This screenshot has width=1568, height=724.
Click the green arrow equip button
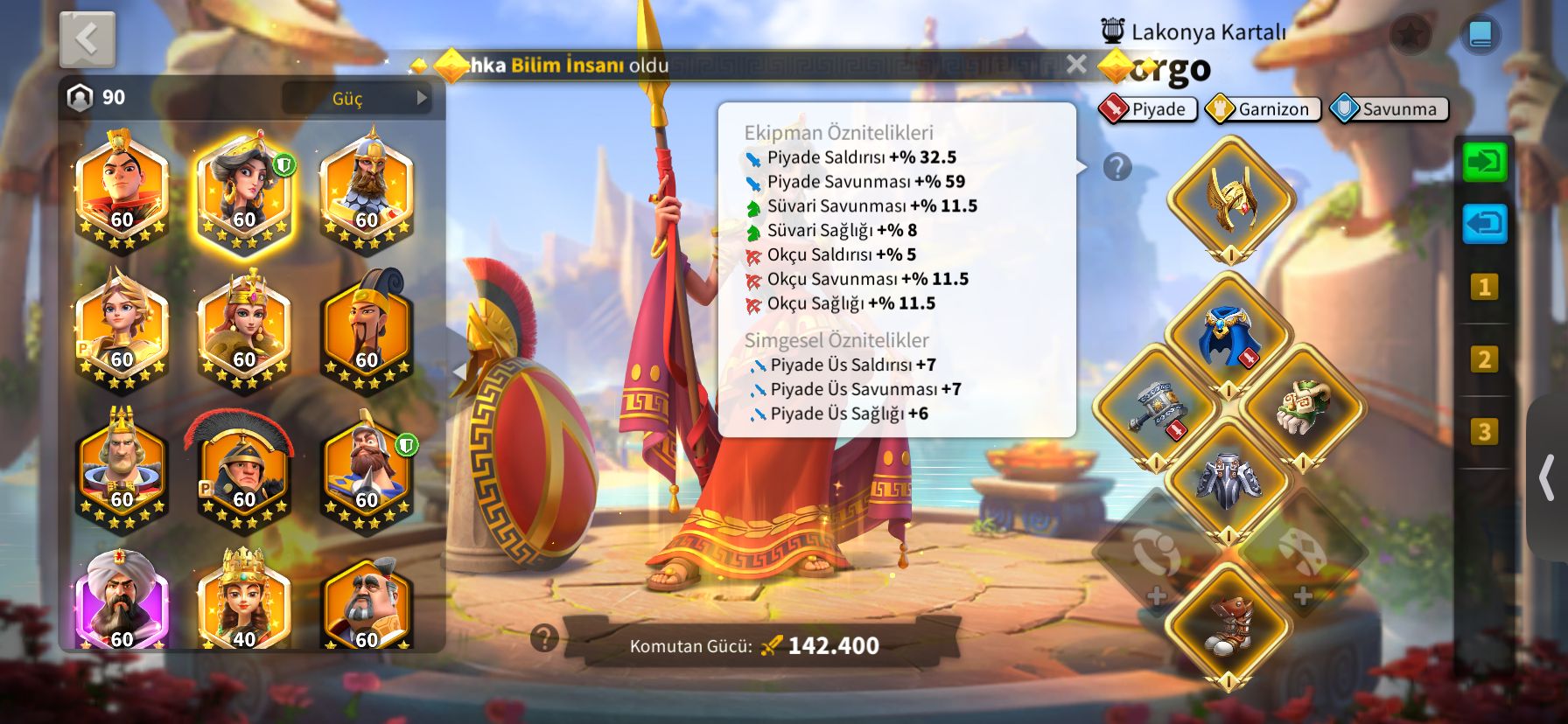[x=1485, y=163]
